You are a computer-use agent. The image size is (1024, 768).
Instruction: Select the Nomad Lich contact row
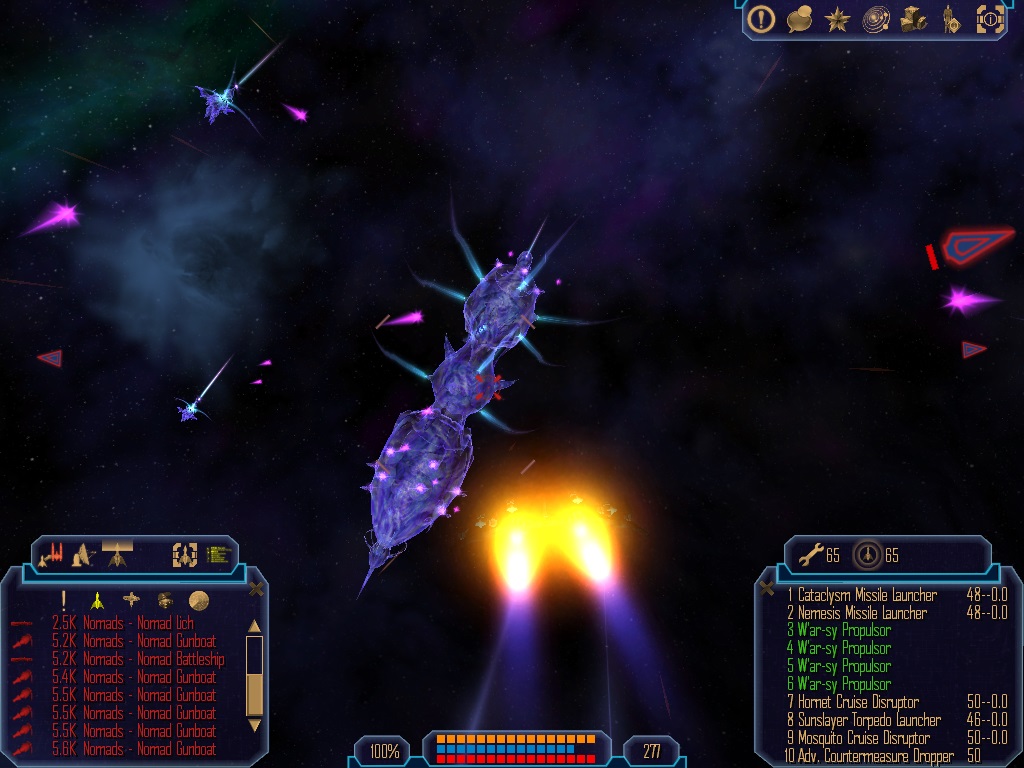(x=137, y=623)
